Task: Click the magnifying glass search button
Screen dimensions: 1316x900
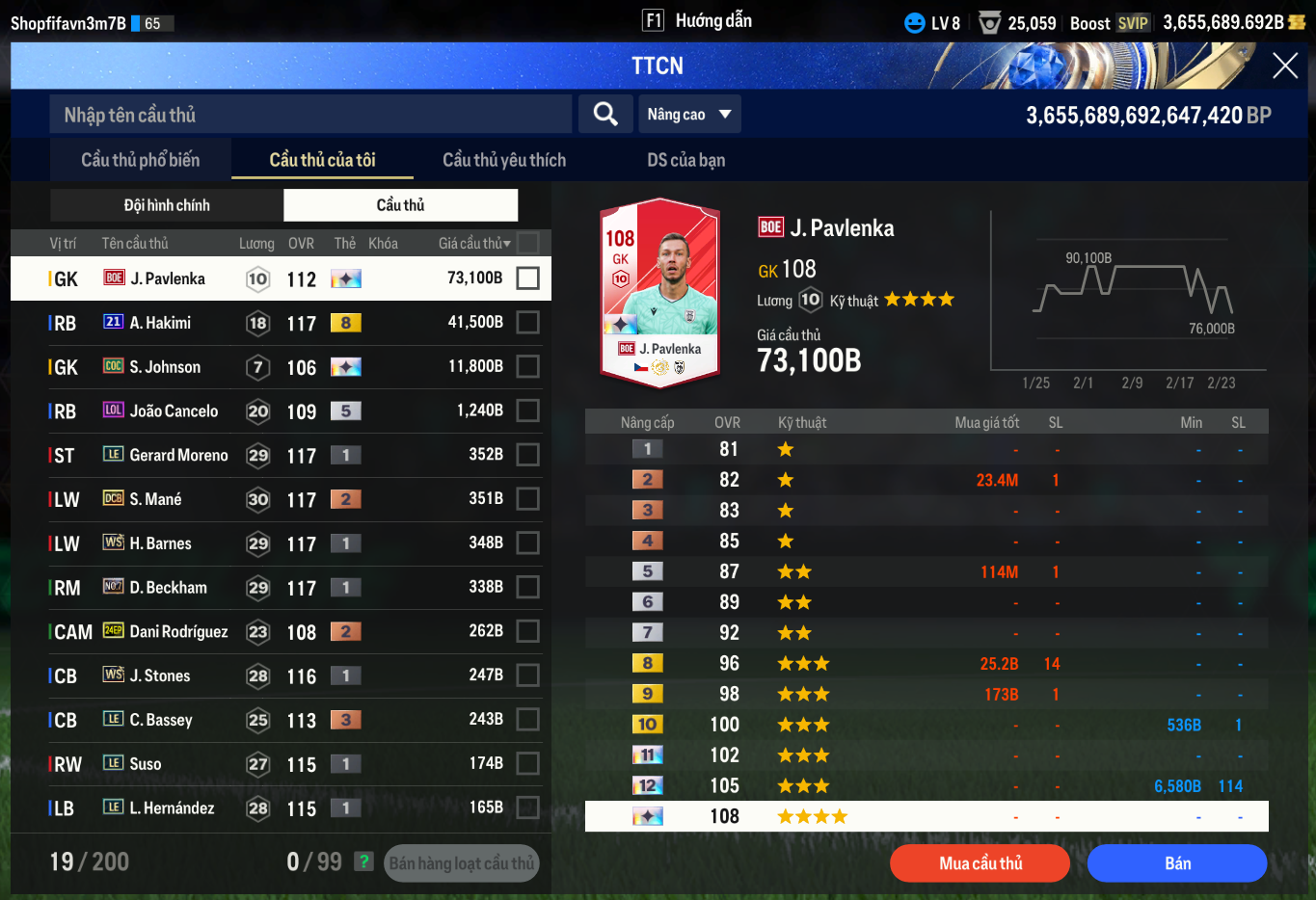Action: [x=605, y=115]
